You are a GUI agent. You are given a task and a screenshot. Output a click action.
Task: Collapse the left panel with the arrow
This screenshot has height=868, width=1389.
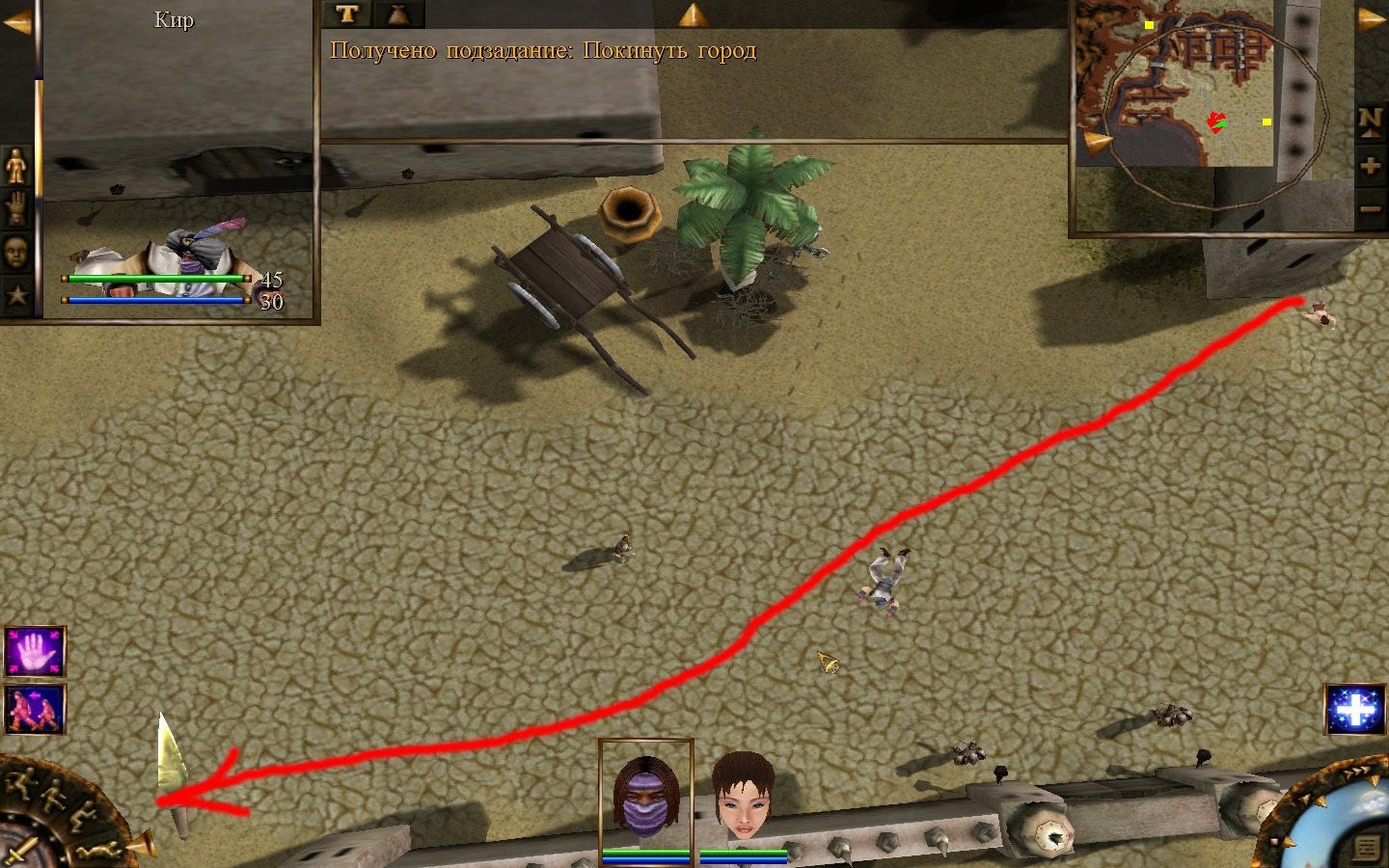pyautogui.click(x=16, y=22)
